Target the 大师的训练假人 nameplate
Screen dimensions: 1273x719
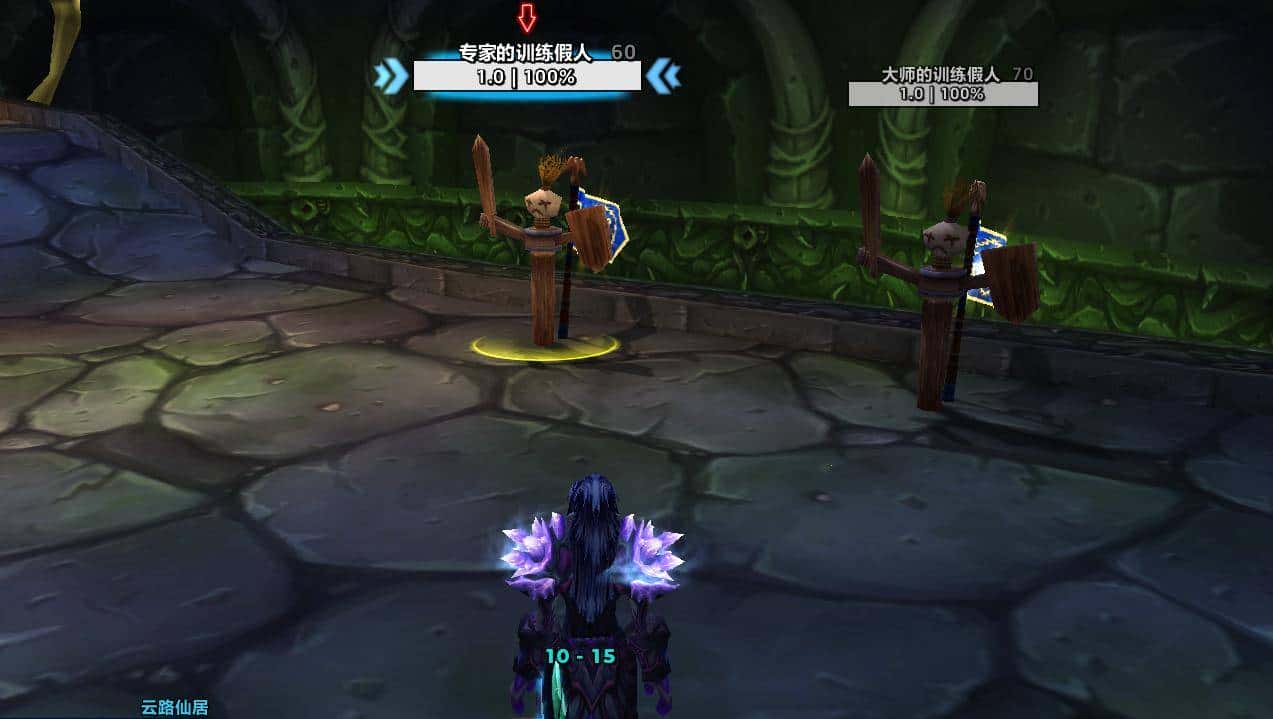[942, 94]
